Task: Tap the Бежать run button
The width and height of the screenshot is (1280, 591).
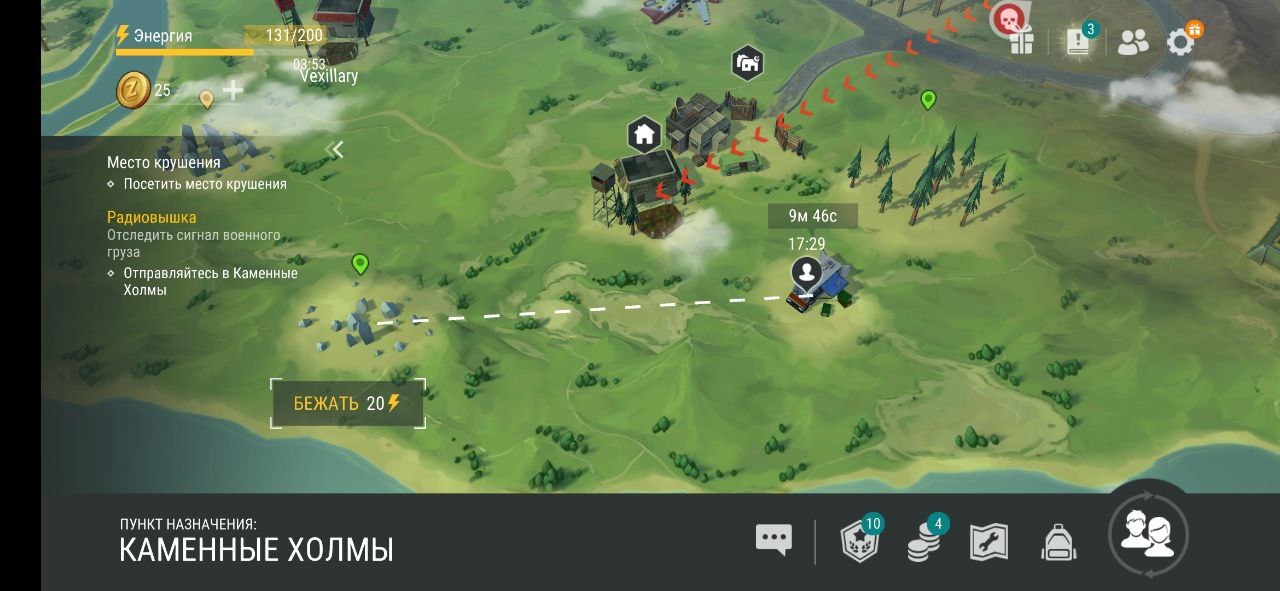Action: pyautogui.click(x=348, y=403)
